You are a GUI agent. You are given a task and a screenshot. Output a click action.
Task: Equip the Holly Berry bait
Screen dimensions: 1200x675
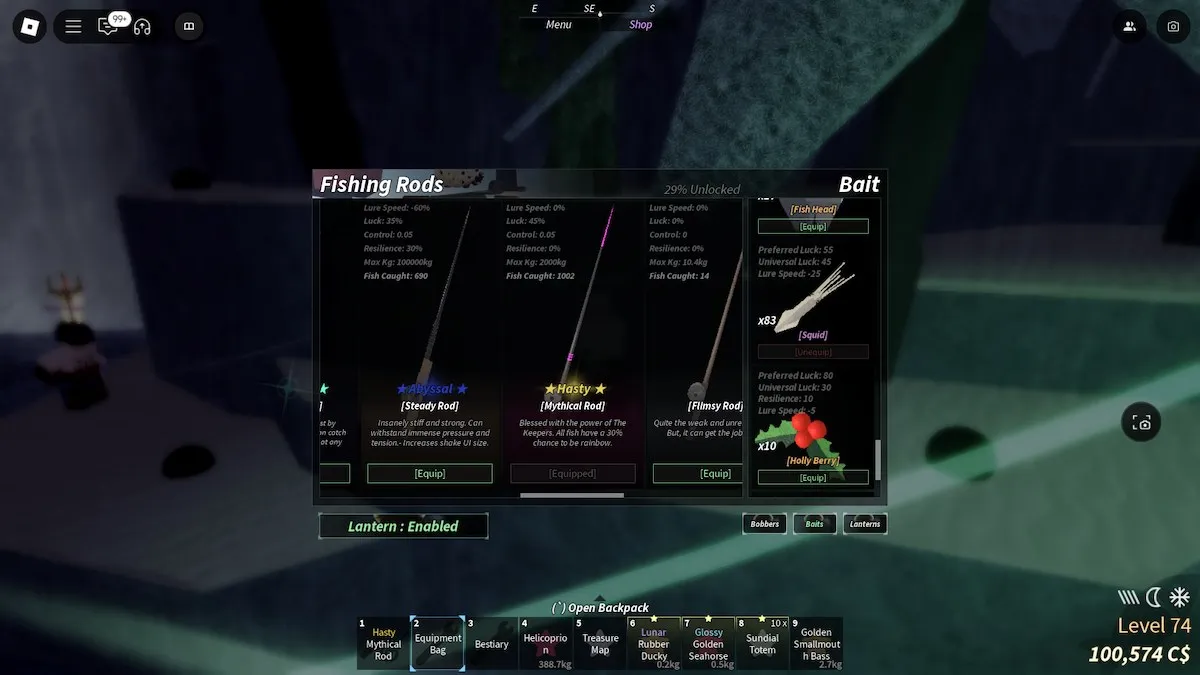[813, 478]
